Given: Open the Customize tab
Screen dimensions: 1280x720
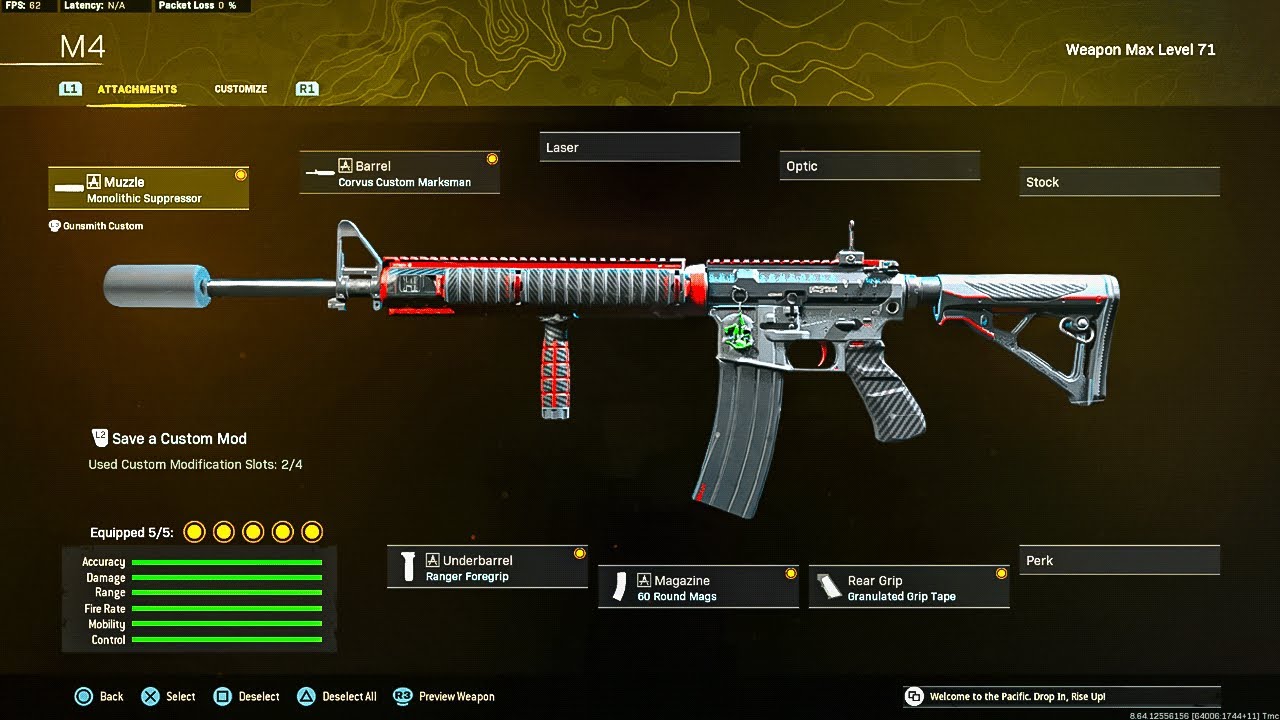Looking at the screenshot, I should [x=240, y=89].
